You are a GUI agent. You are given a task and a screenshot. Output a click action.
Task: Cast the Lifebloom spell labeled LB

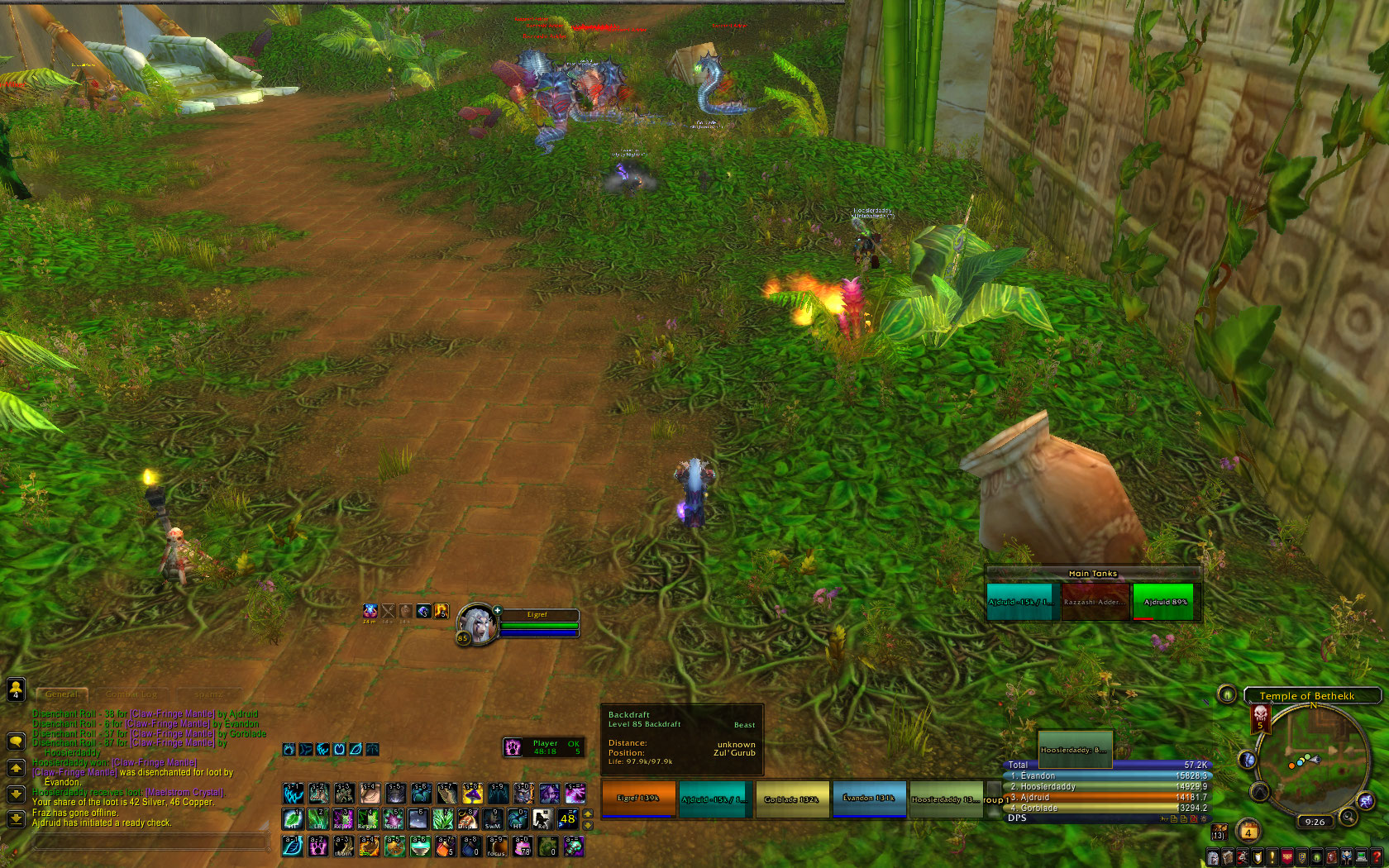[318, 819]
